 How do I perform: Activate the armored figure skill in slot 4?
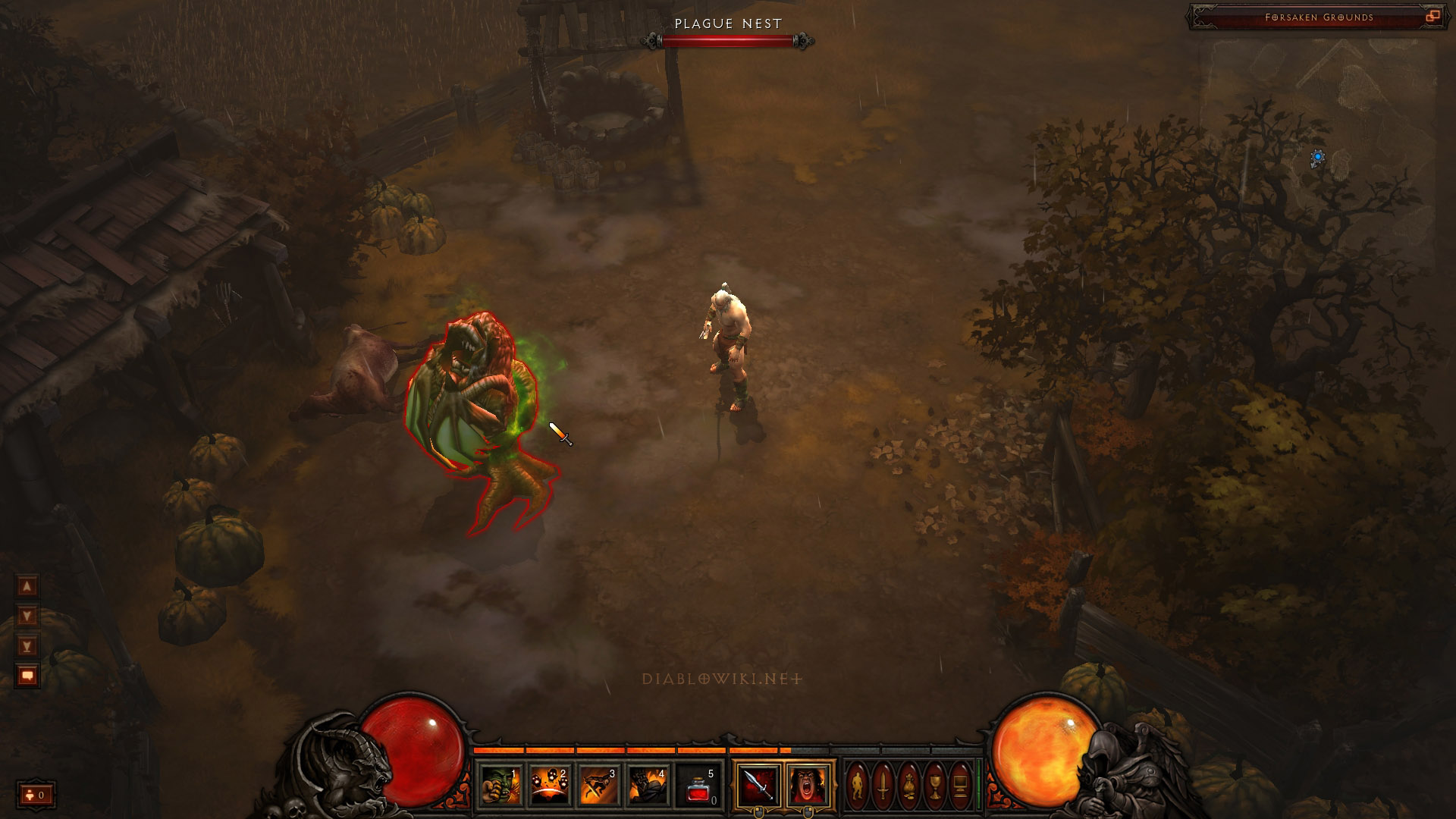click(648, 785)
